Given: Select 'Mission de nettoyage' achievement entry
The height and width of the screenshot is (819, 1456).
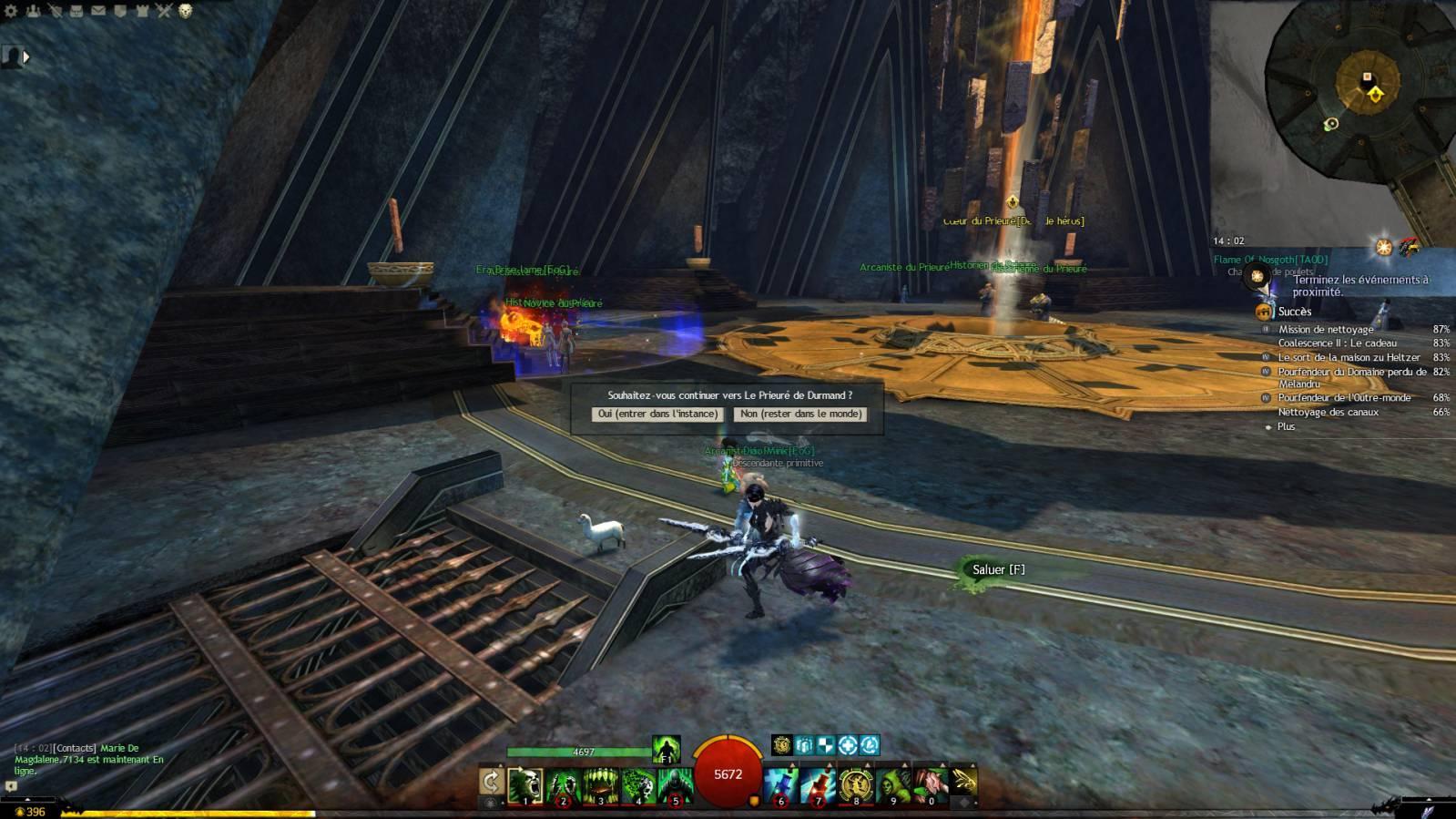Looking at the screenshot, I should (x=1326, y=330).
